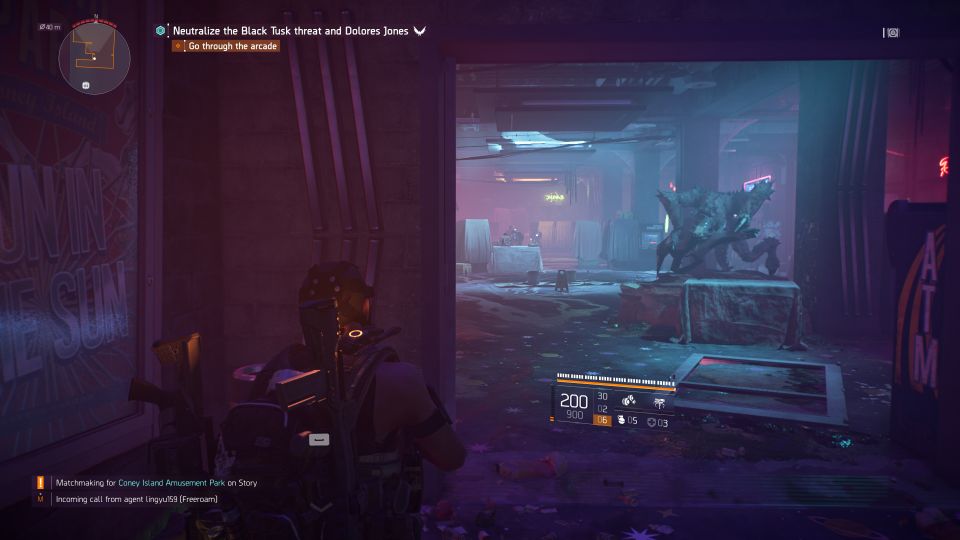Select the Neutralize the Black Tusk threat objective
The height and width of the screenshot is (540, 960).
(x=290, y=31)
